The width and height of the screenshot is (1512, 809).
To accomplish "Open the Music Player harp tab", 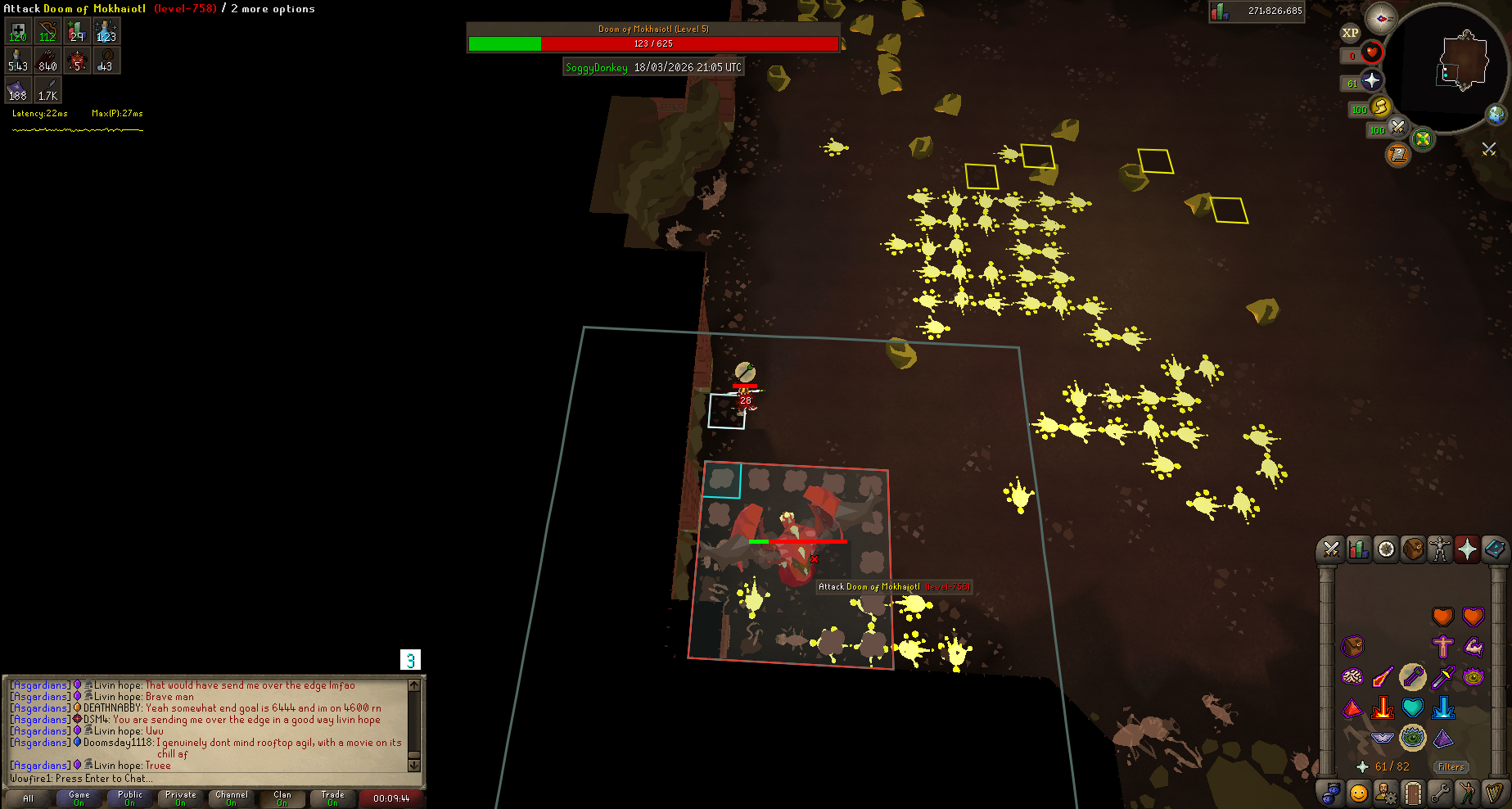I will pyautogui.click(x=1494, y=793).
